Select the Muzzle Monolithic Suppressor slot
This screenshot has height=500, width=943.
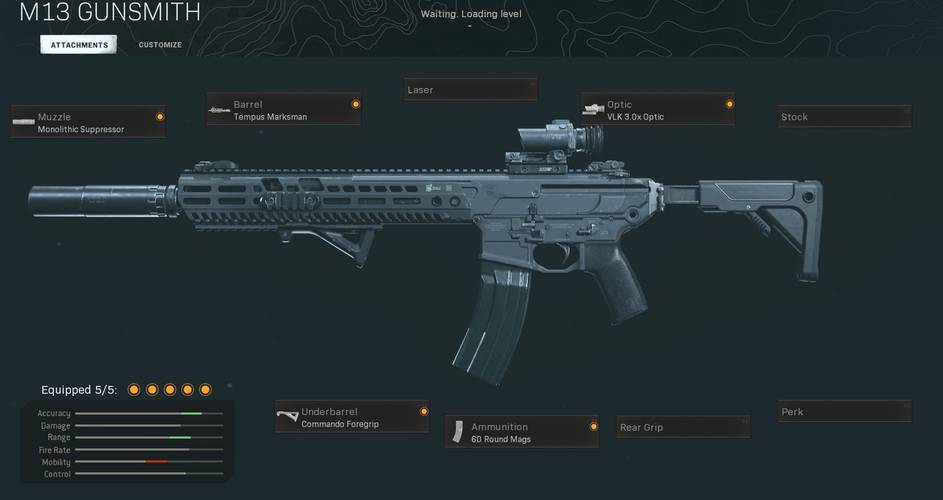coord(88,123)
